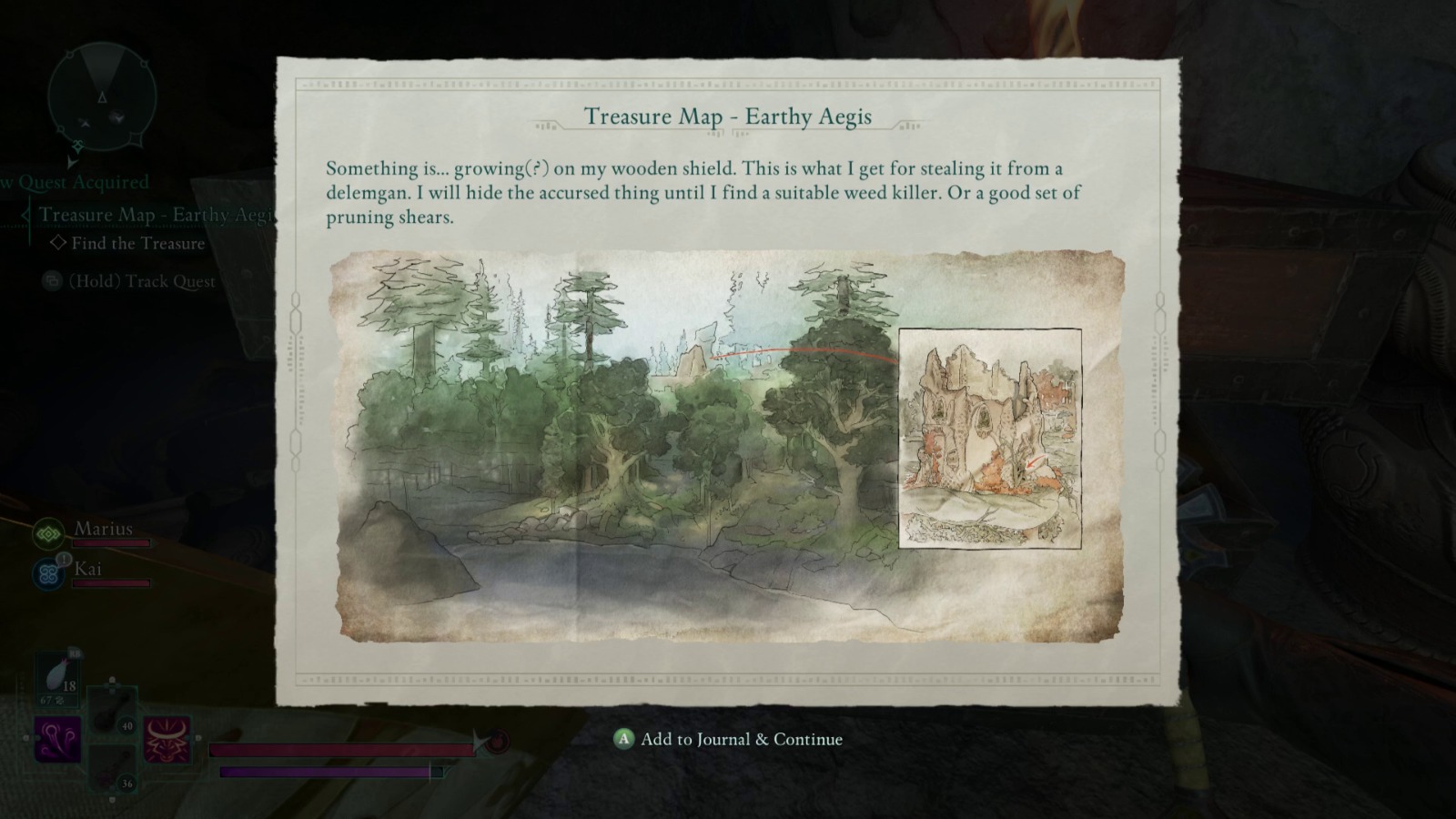Click Marius's red health bar

click(x=110, y=543)
